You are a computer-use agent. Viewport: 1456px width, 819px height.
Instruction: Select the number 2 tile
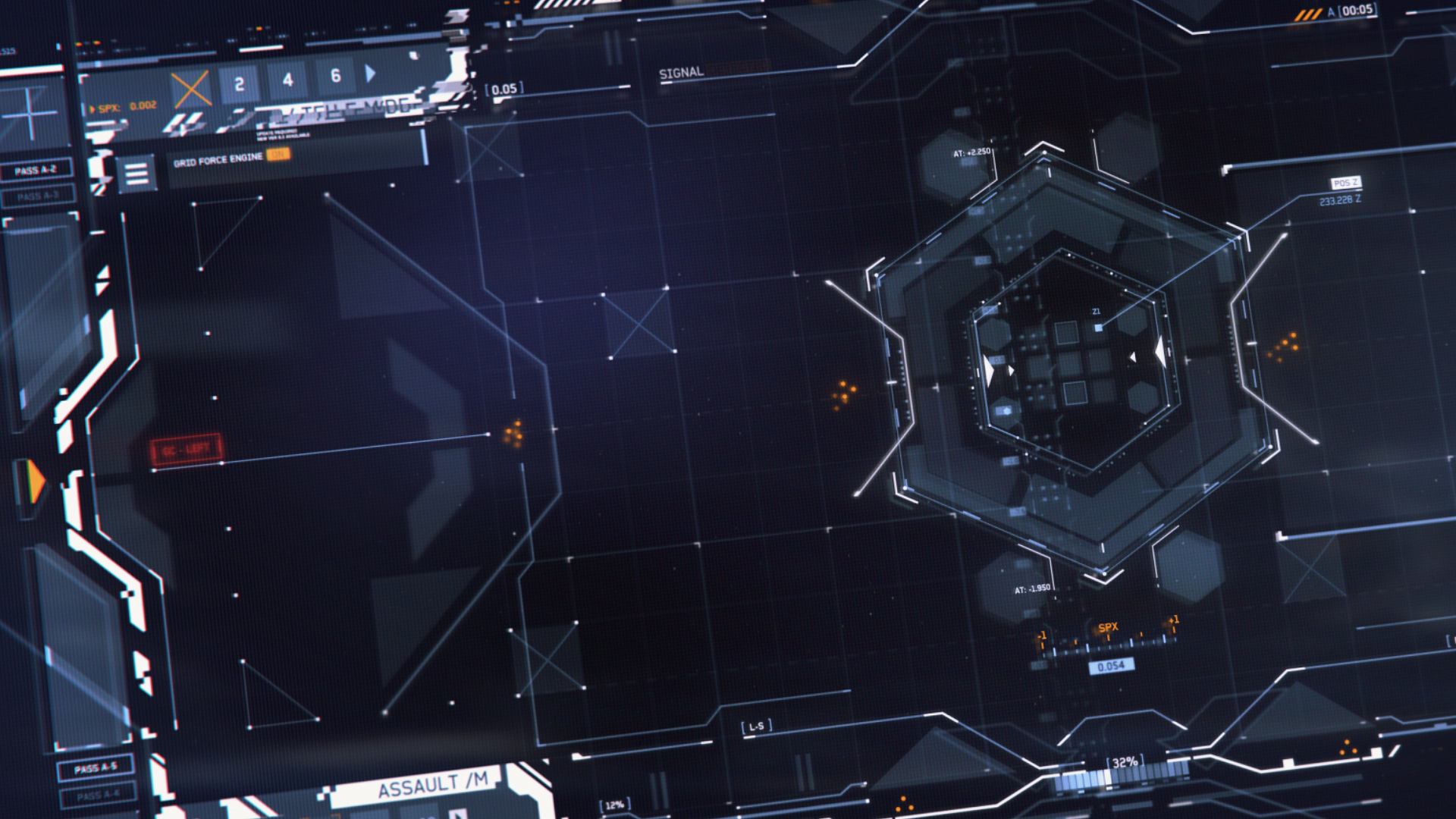(x=239, y=83)
